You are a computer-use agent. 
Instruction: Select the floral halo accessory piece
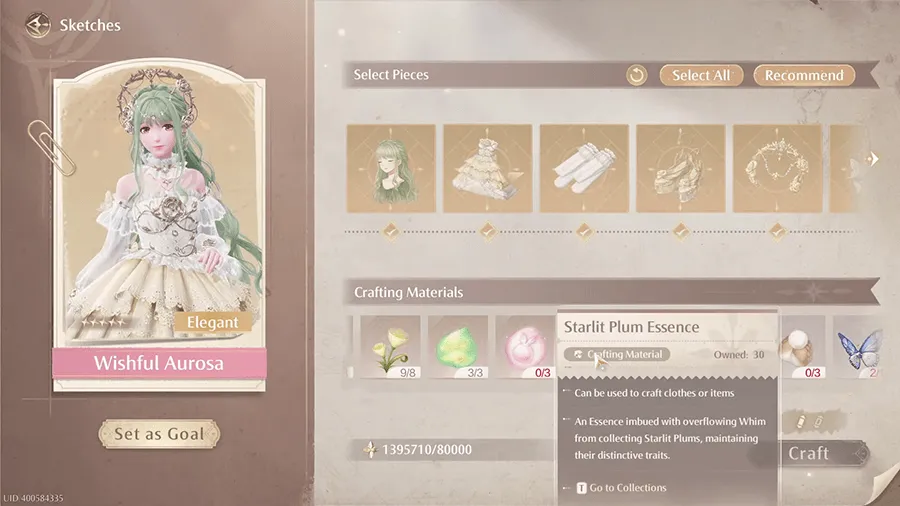coord(777,168)
